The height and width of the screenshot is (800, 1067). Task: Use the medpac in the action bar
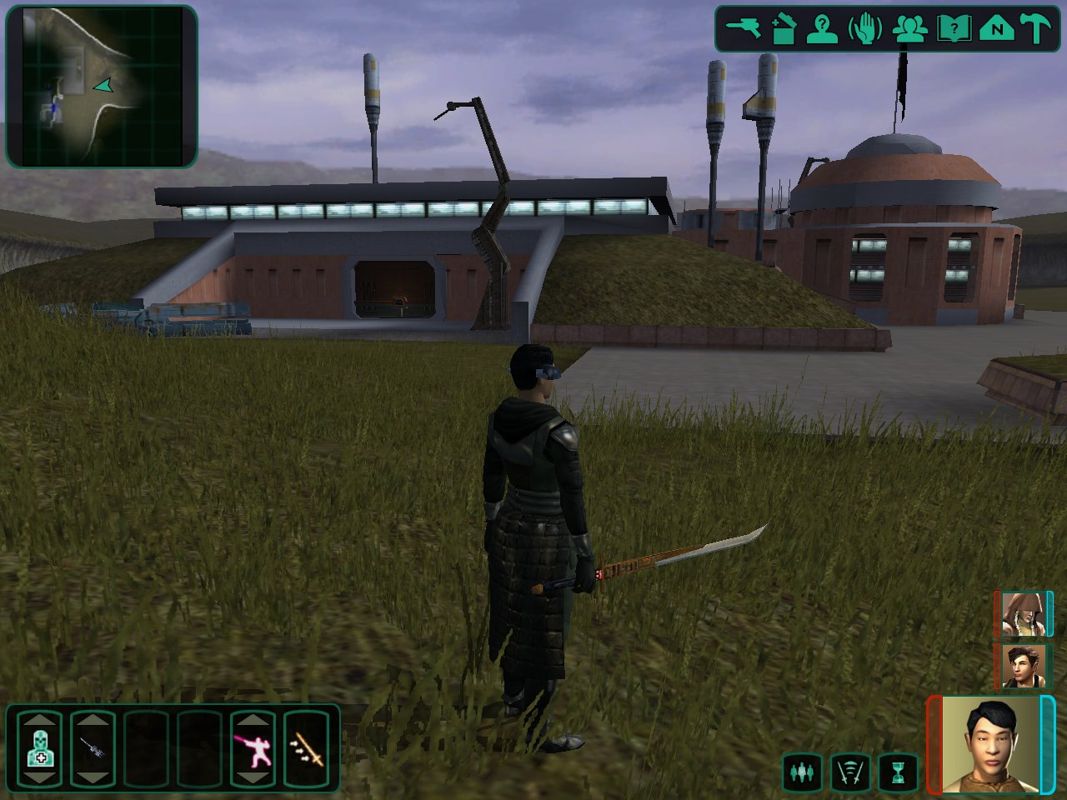pos(39,748)
